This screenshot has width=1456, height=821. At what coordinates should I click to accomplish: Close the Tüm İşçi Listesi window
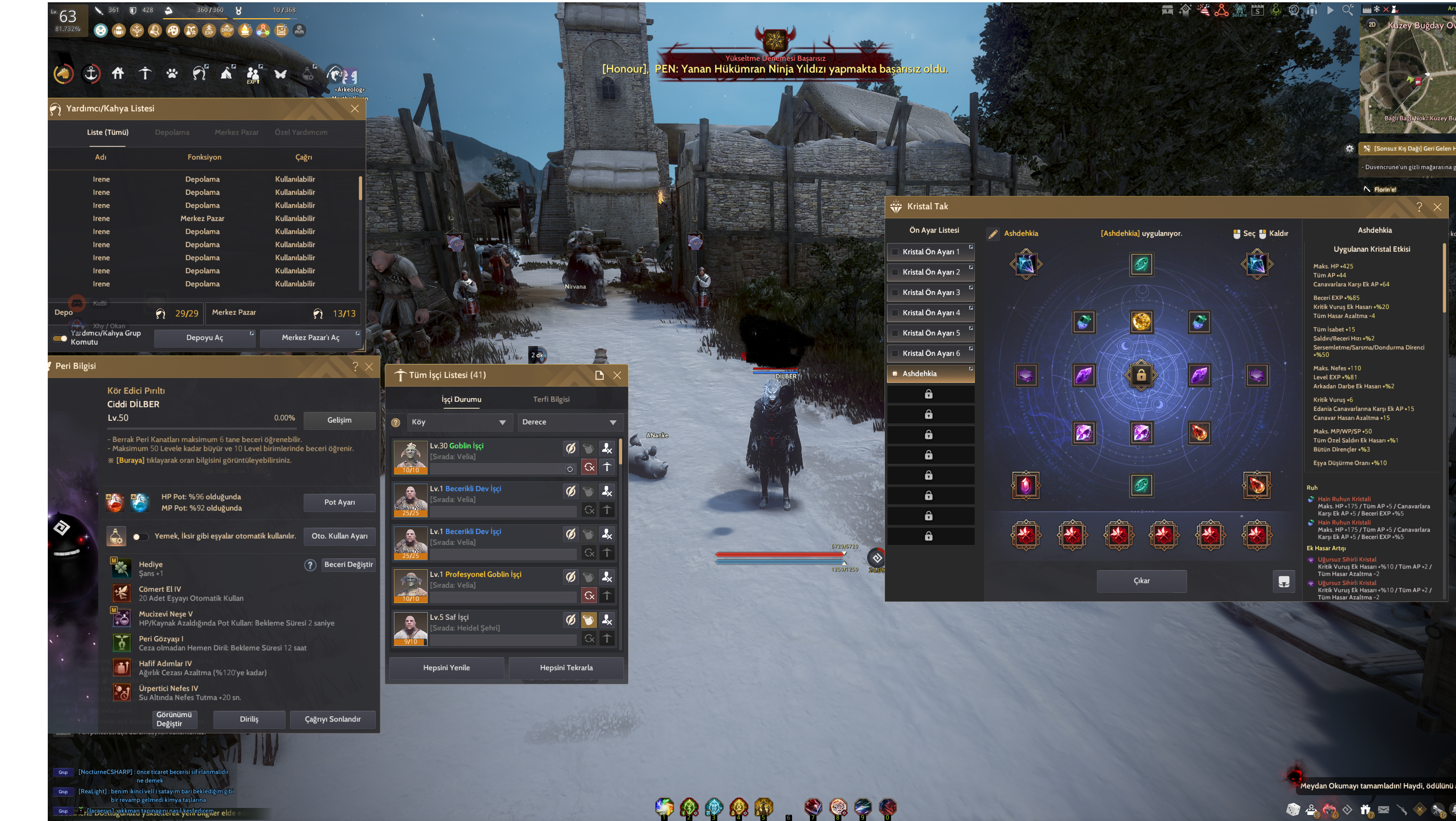click(x=617, y=375)
